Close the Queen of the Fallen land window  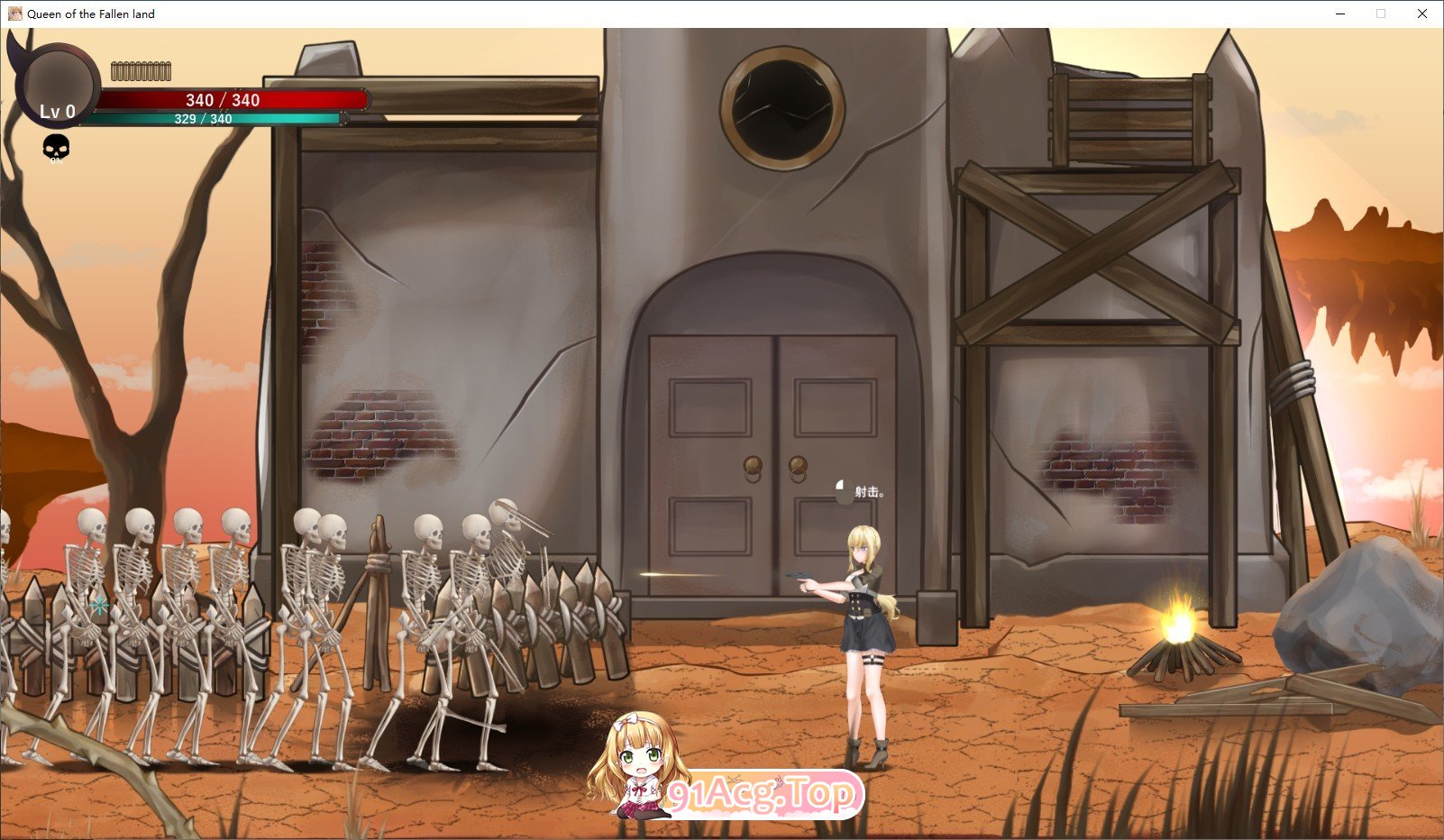click(x=1421, y=14)
